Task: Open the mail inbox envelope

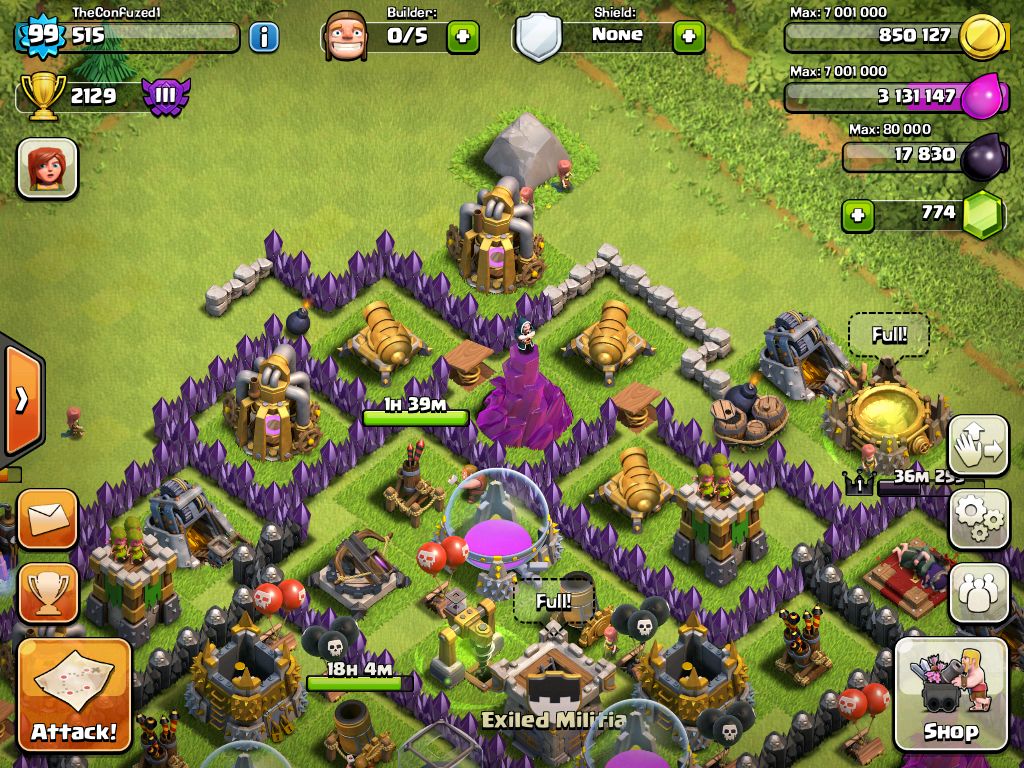Action: click(x=47, y=519)
